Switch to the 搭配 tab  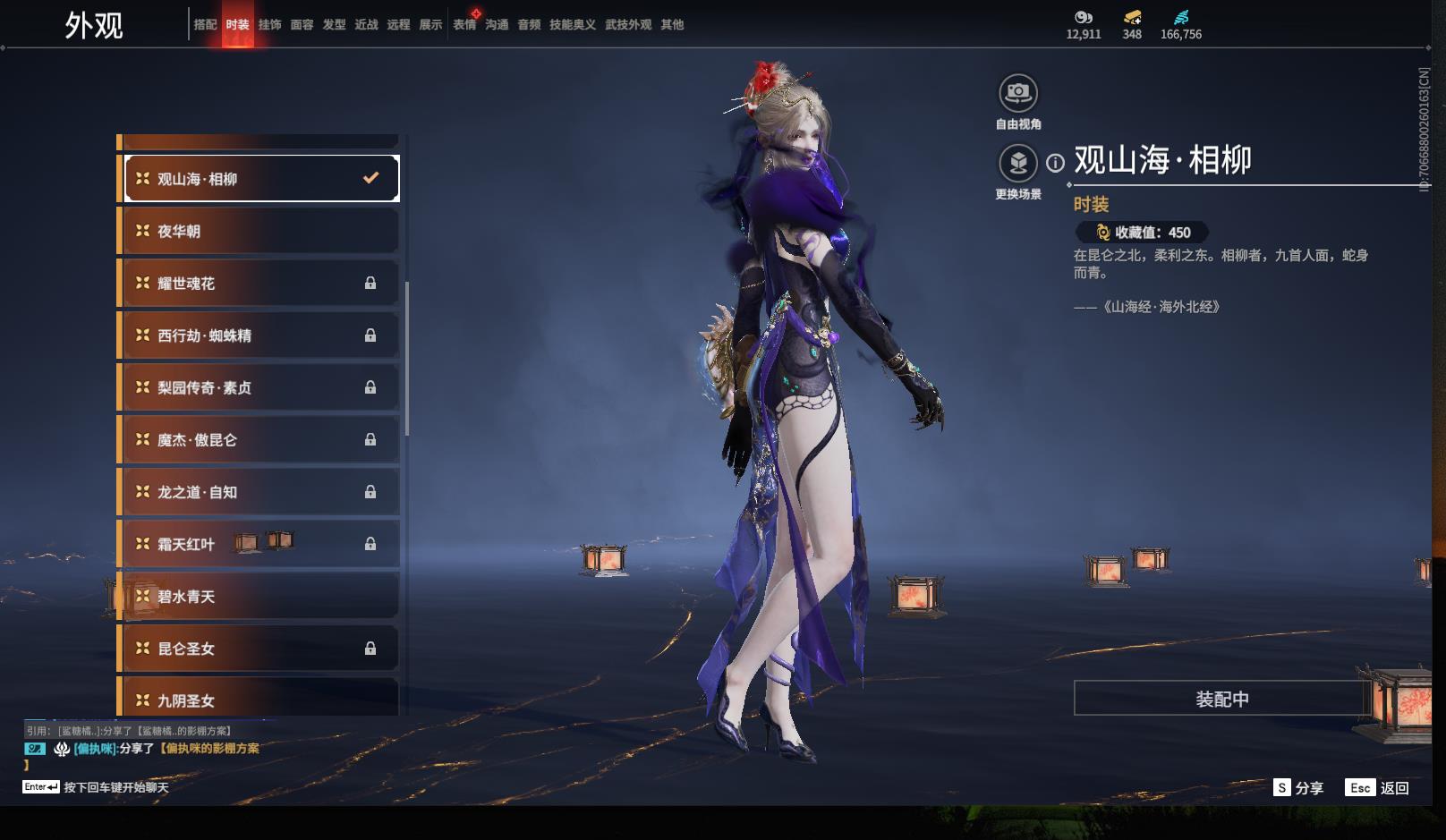pyautogui.click(x=205, y=25)
